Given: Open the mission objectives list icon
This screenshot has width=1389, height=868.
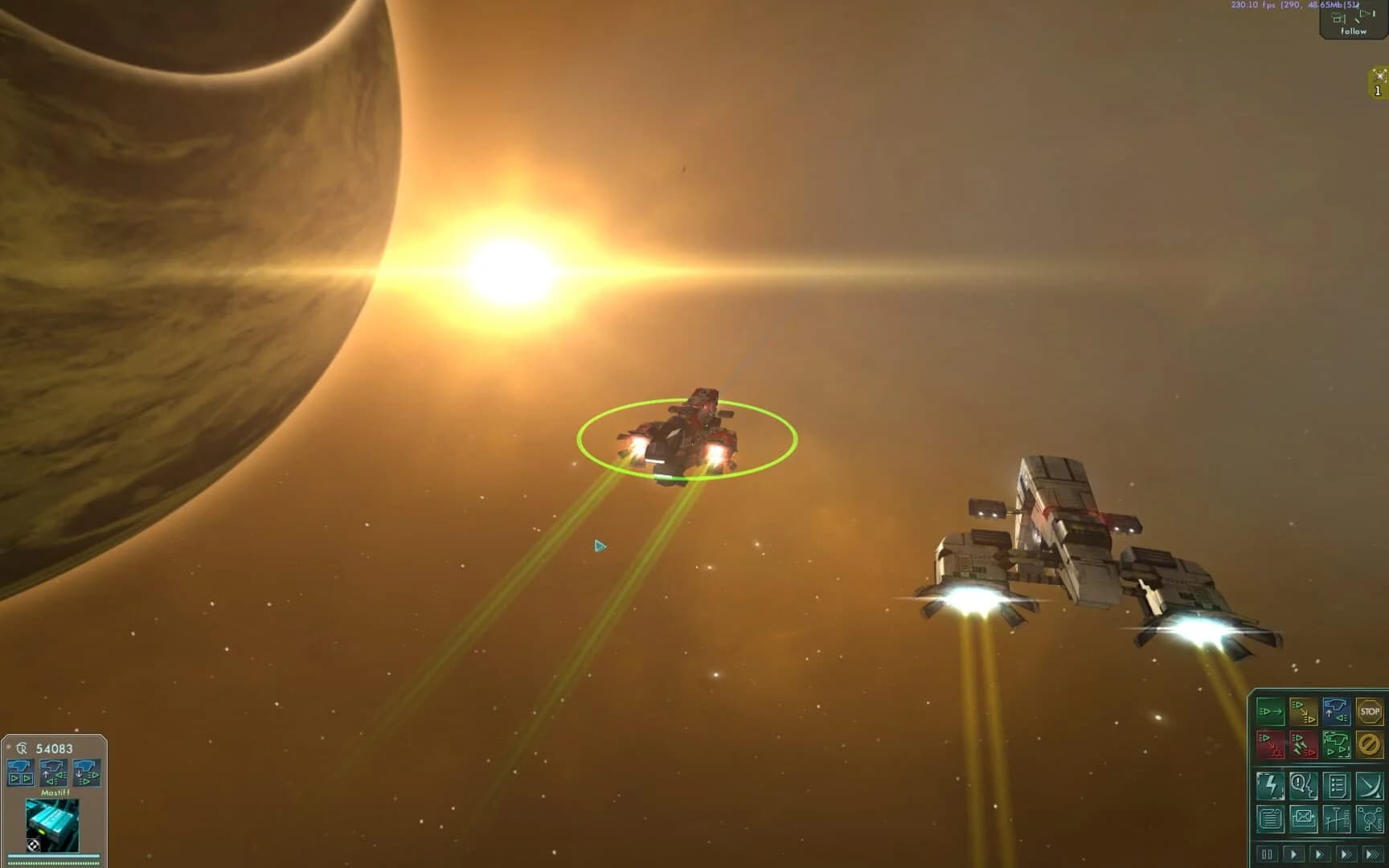Looking at the screenshot, I should (x=1337, y=785).
